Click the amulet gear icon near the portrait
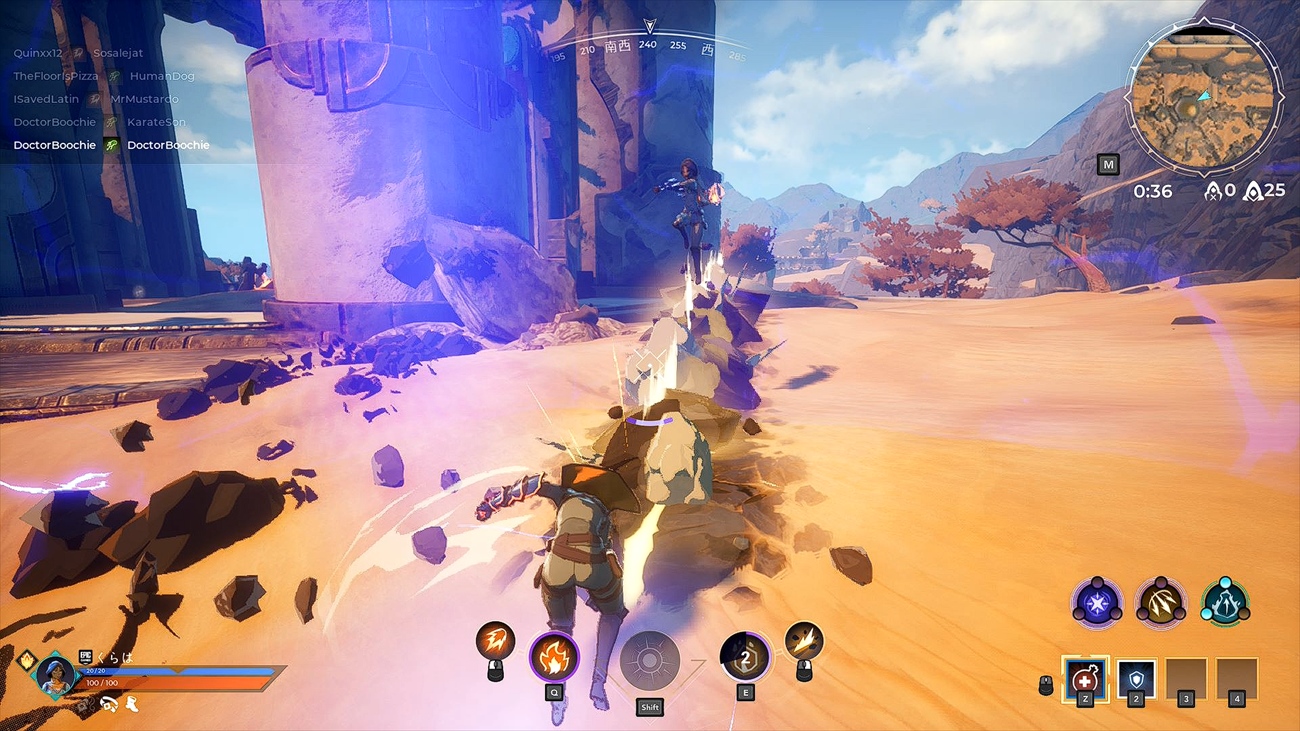This screenshot has width=1300, height=731. [108, 704]
